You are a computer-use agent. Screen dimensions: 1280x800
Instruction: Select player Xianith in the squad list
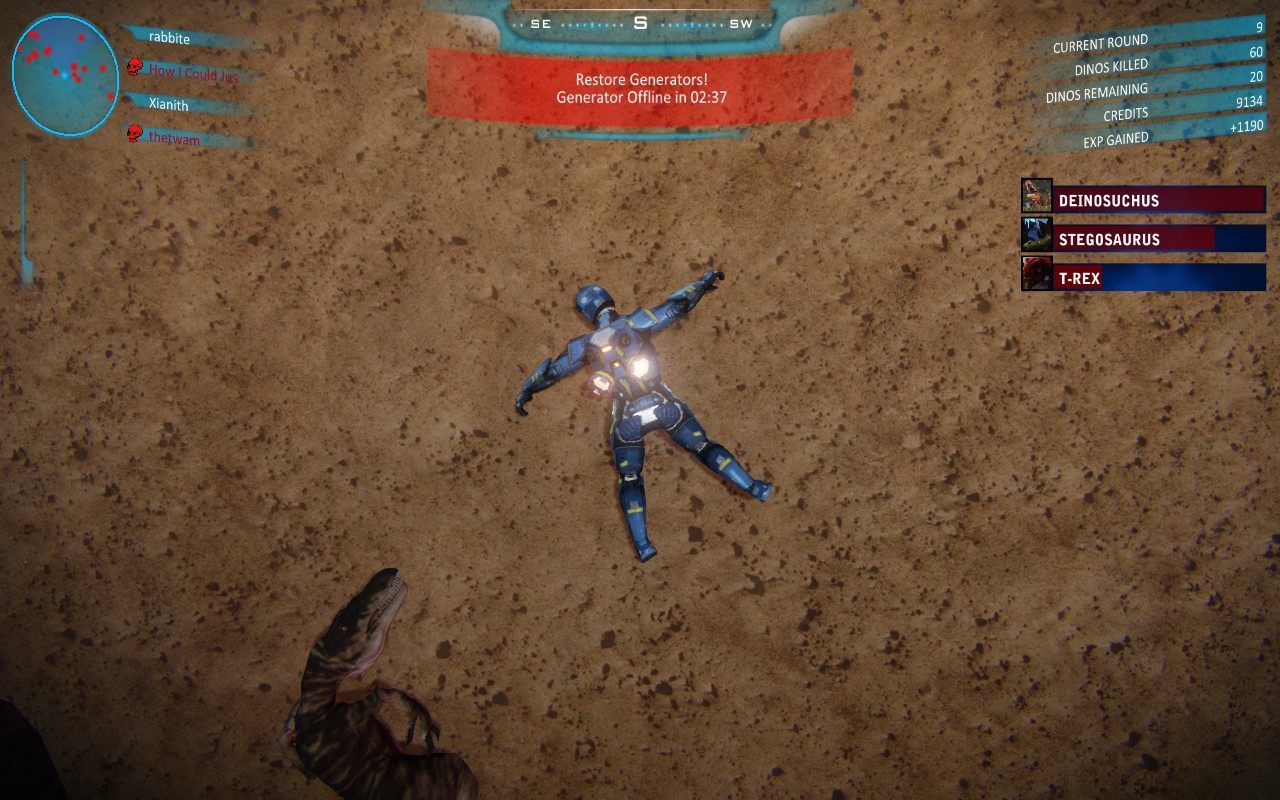tap(168, 105)
